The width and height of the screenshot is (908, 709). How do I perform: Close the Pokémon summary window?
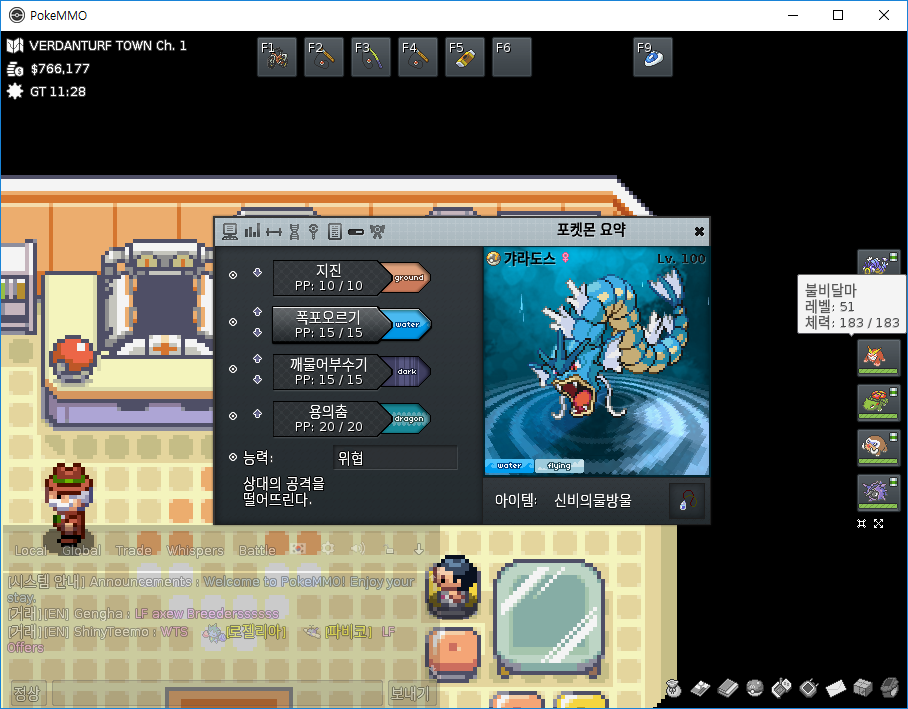click(699, 231)
